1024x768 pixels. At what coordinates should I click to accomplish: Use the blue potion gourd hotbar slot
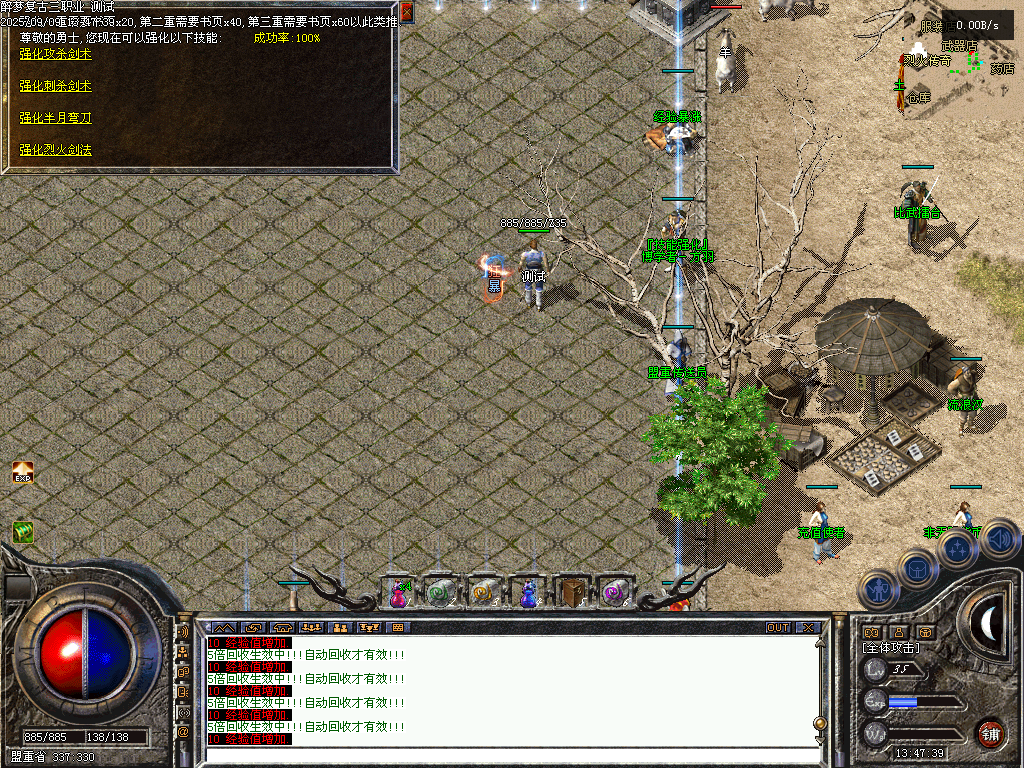coord(527,593)
